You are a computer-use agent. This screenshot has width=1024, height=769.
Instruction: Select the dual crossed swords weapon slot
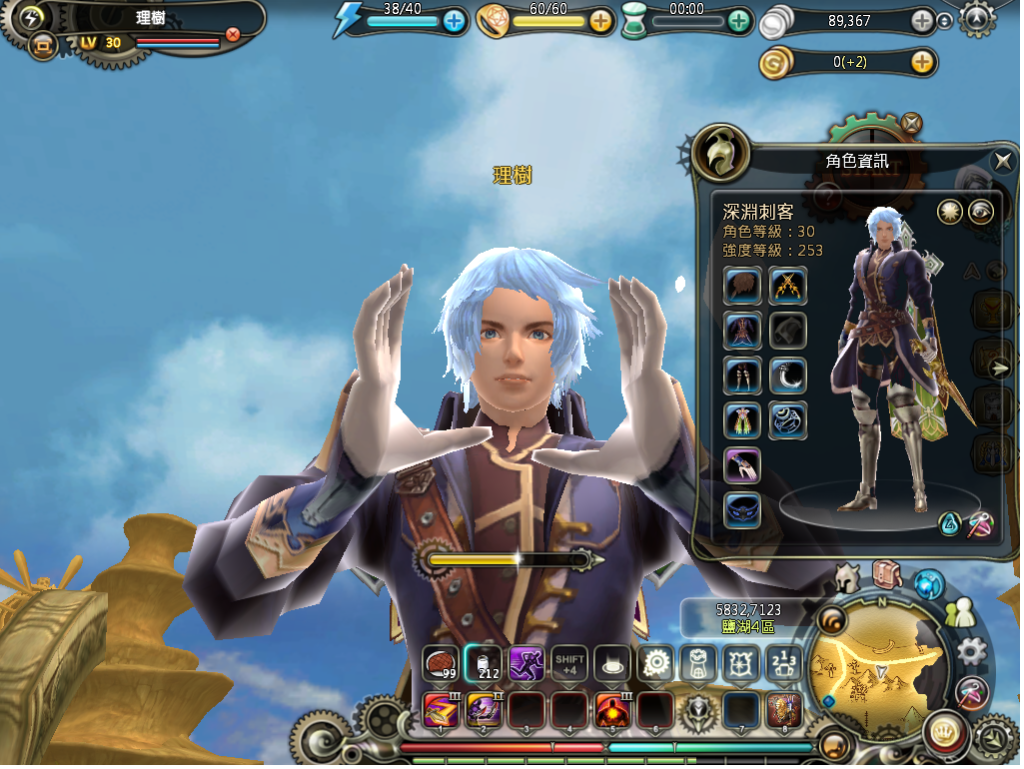tap(788, 286)
